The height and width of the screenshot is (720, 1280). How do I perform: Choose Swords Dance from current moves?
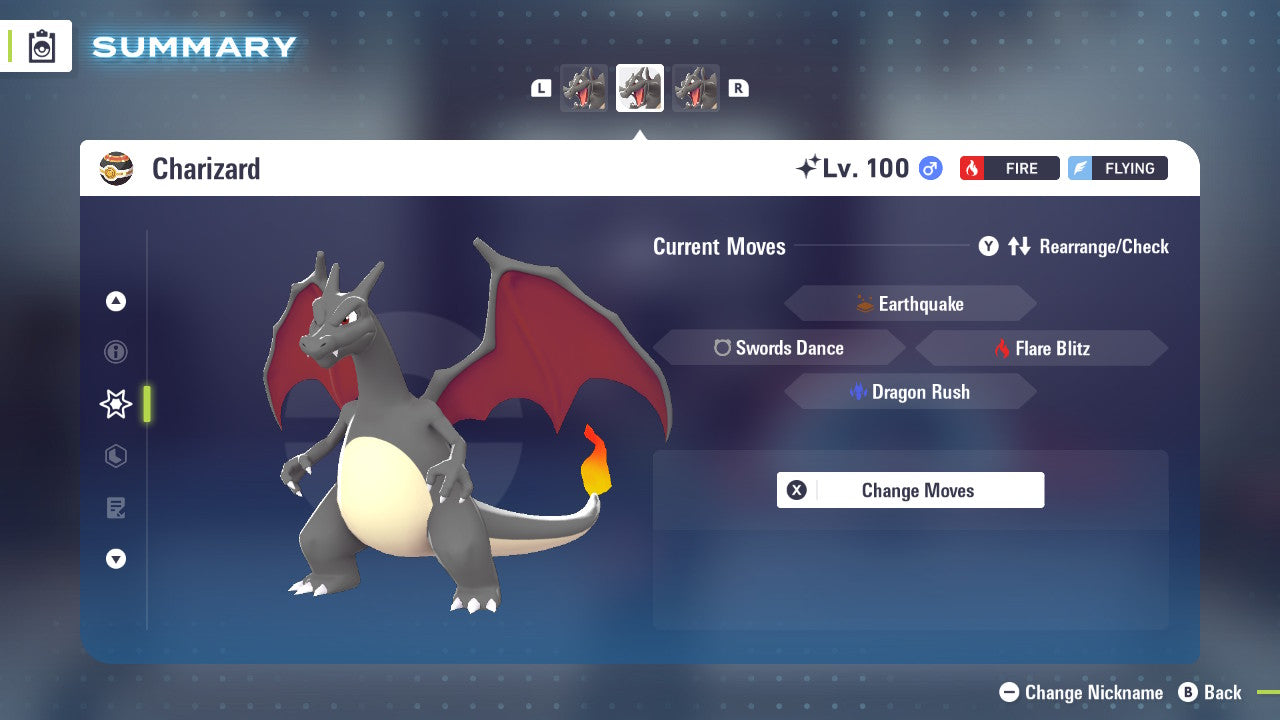tap(779, 347)
